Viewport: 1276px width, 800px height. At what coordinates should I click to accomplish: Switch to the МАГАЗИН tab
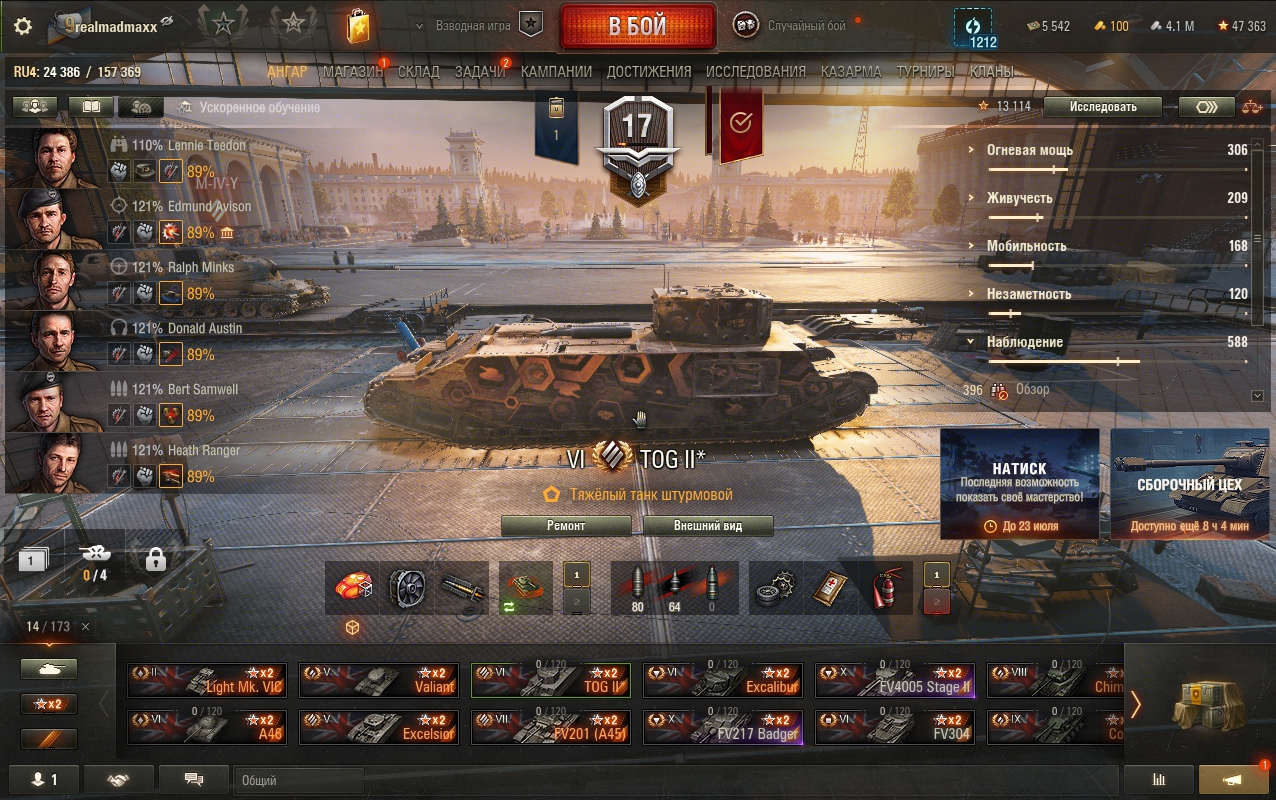353,72
